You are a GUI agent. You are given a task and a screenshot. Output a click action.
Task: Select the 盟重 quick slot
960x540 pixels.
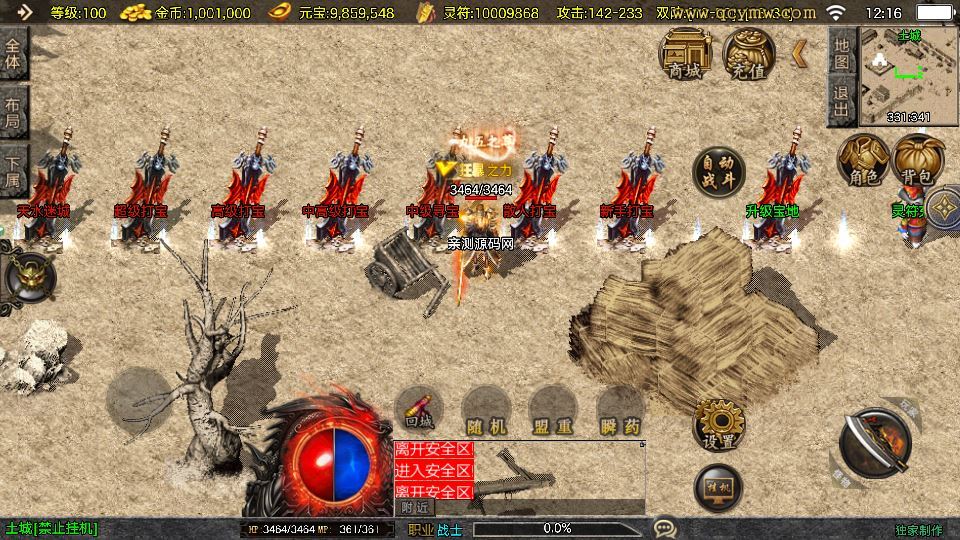click(553, 411)
